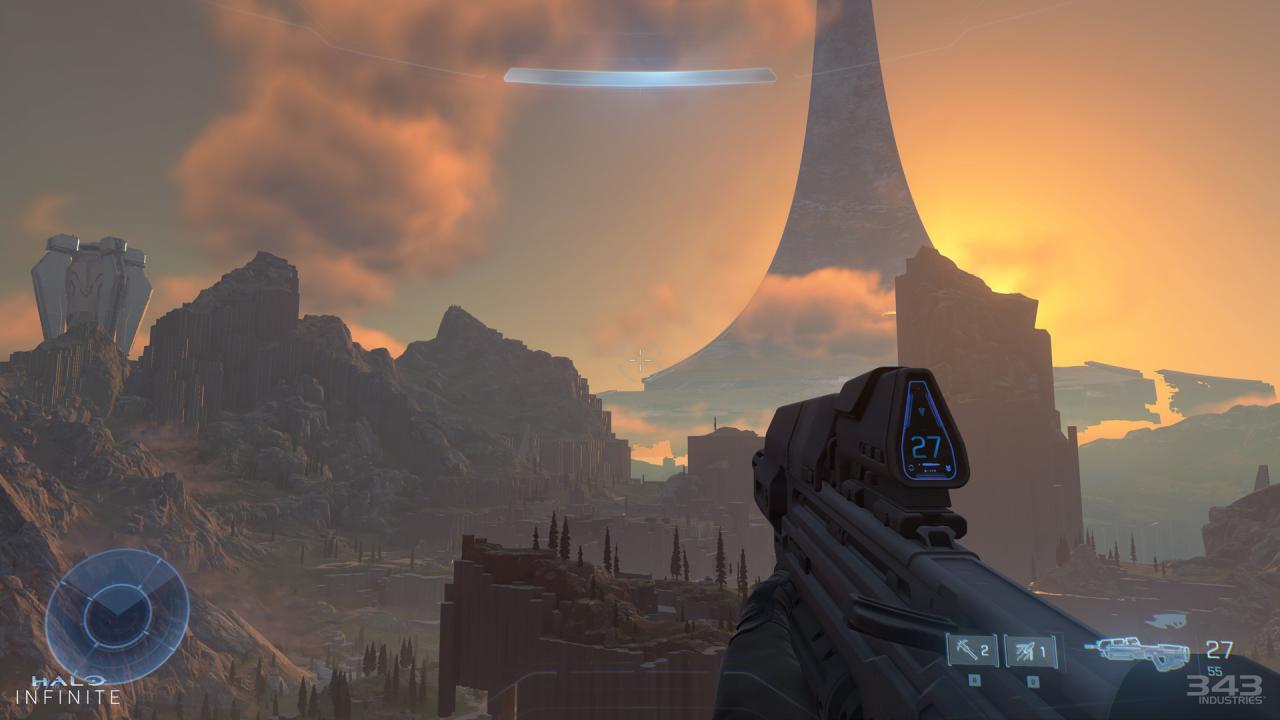Toggle the center of the motion tracker

tap(118, 615)
